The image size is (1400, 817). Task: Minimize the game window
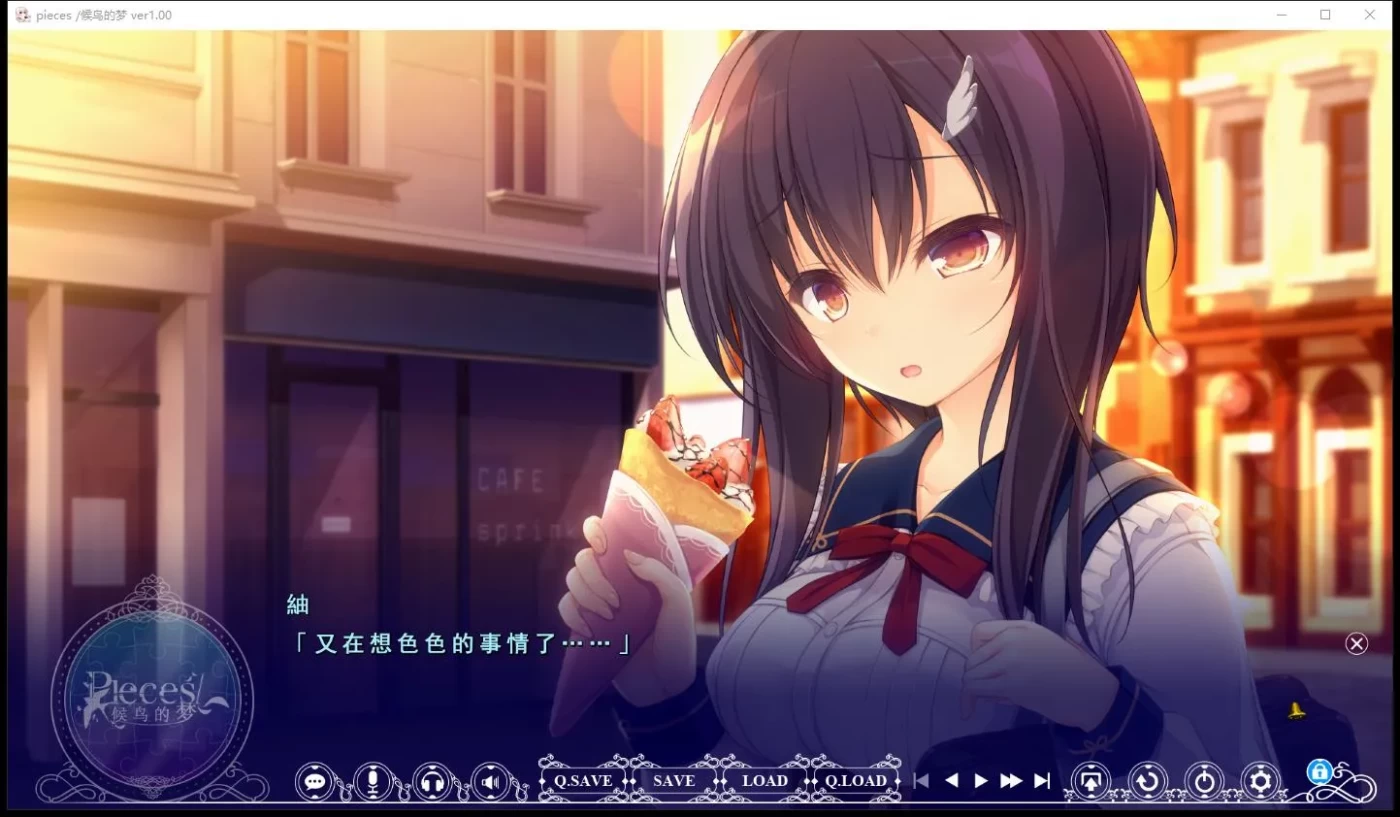(x=1281, y=15)
